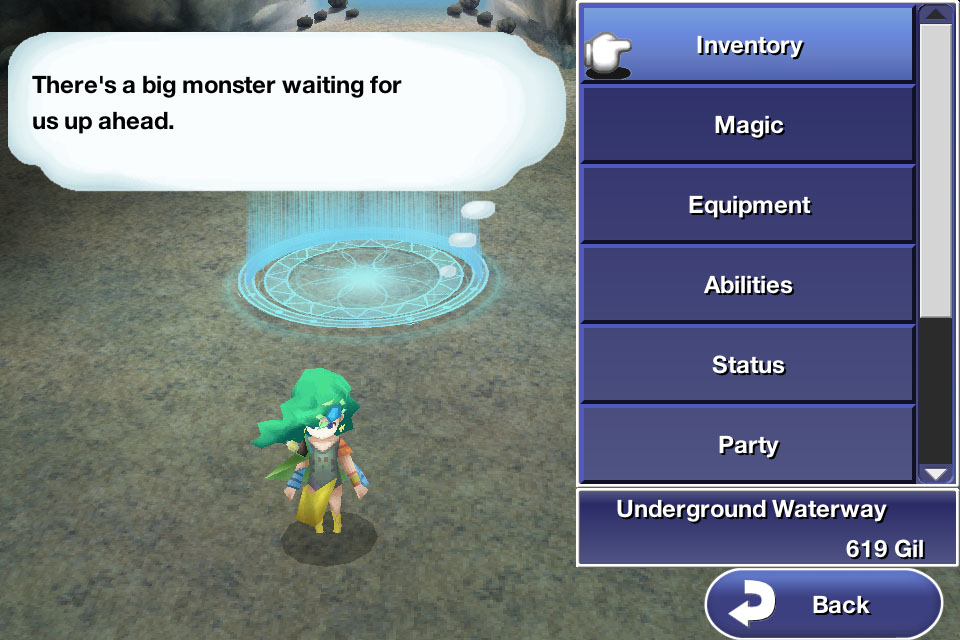Choose the Abilities menu entry

748,285
